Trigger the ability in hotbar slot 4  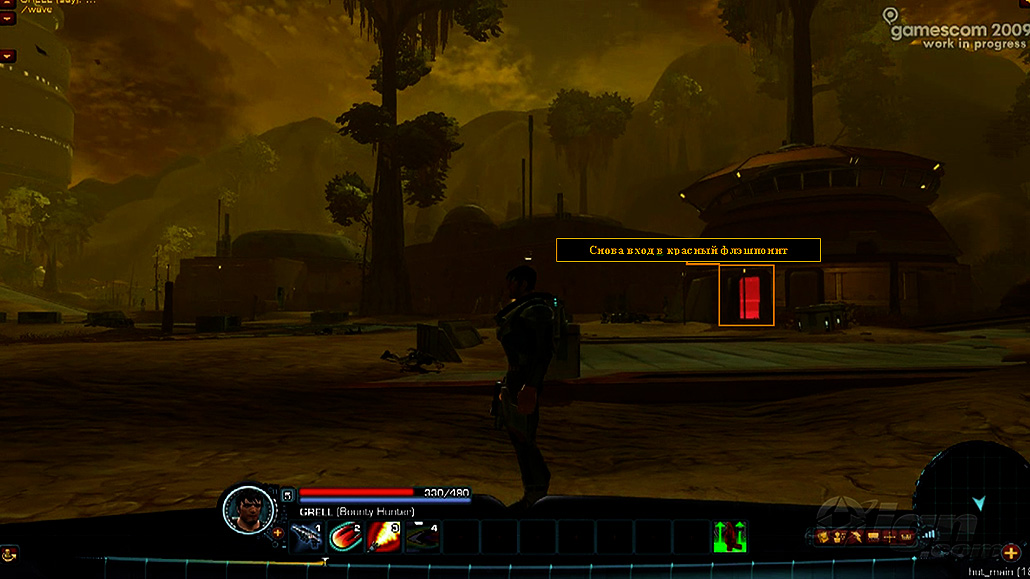[422, 537]
